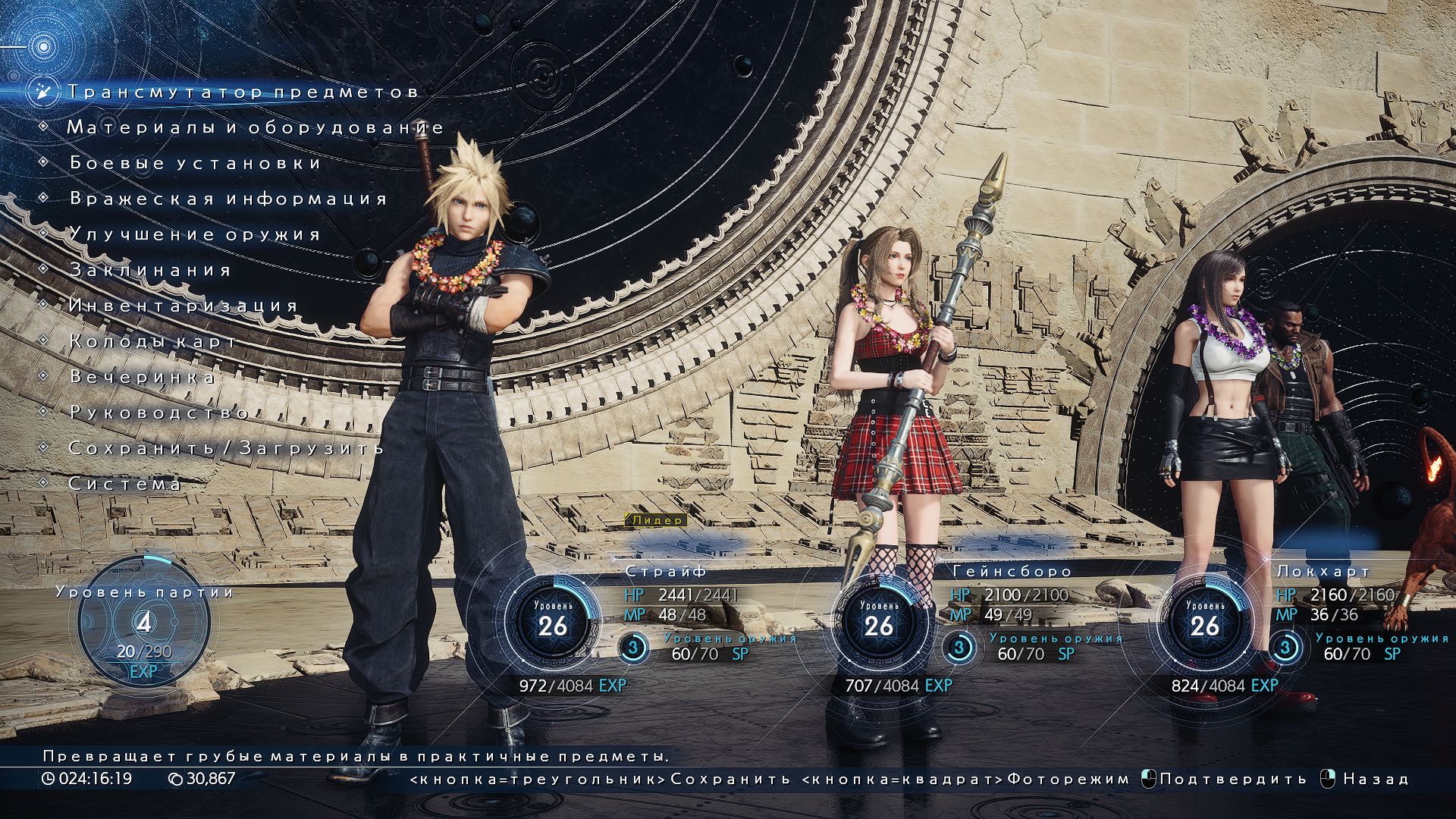1456x819 pixels.
Task: Select Материалы и оборудование from the menu
Action: click(x=255, y=127)
